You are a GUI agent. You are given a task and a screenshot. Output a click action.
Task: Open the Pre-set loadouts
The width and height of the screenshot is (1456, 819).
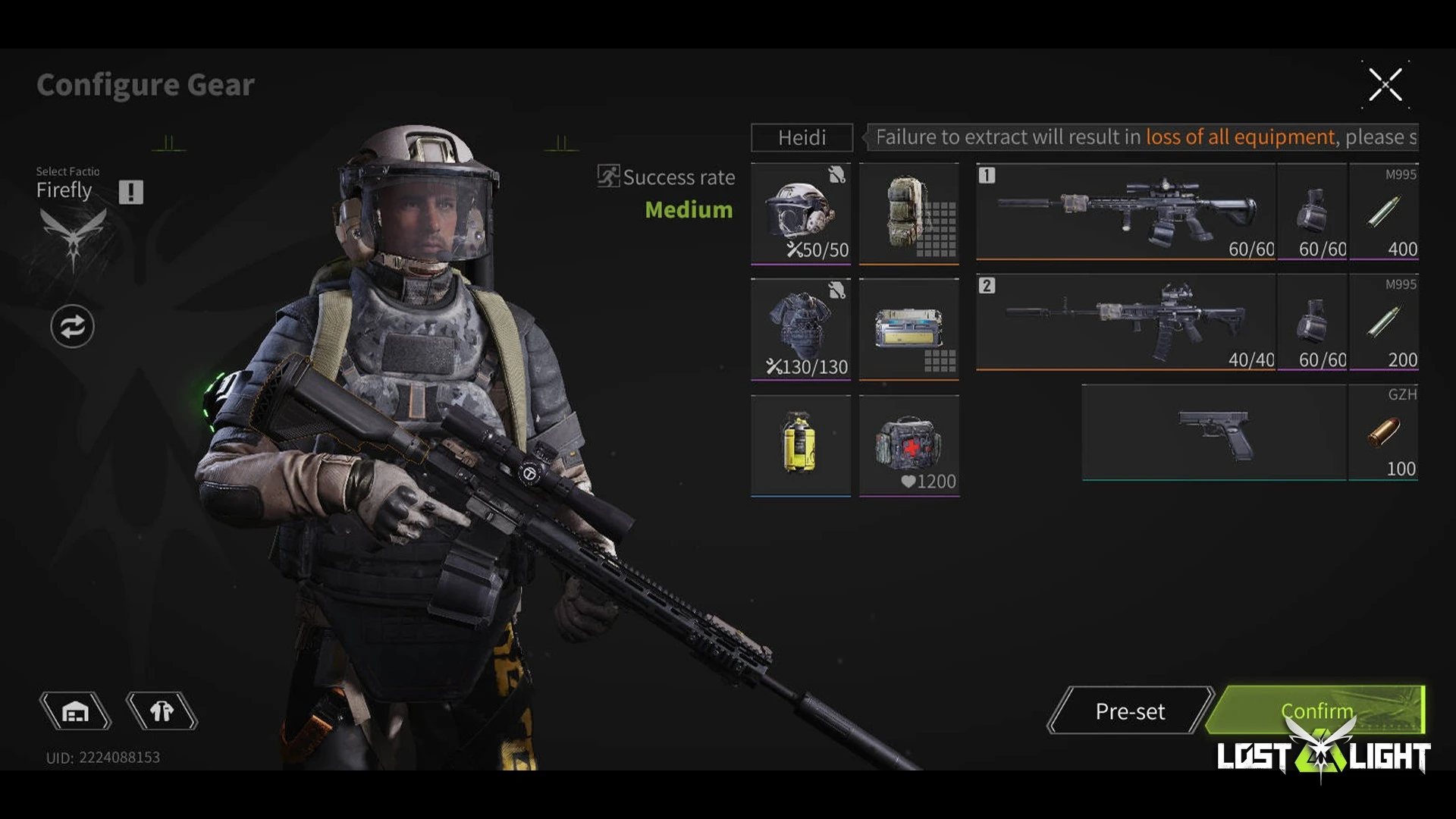pos(1130,711)
